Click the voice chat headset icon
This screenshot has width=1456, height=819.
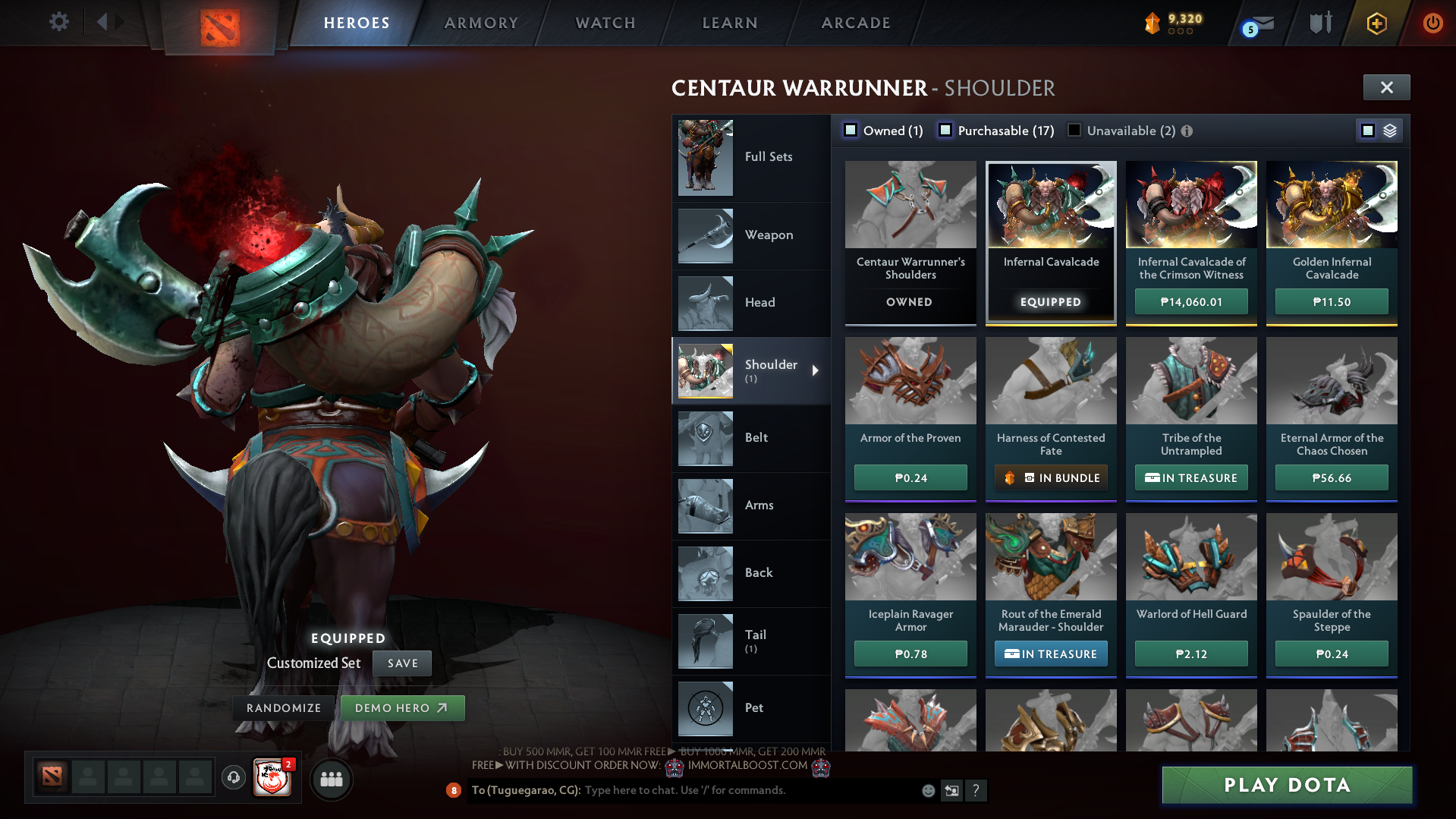click(x=233, y=778)
